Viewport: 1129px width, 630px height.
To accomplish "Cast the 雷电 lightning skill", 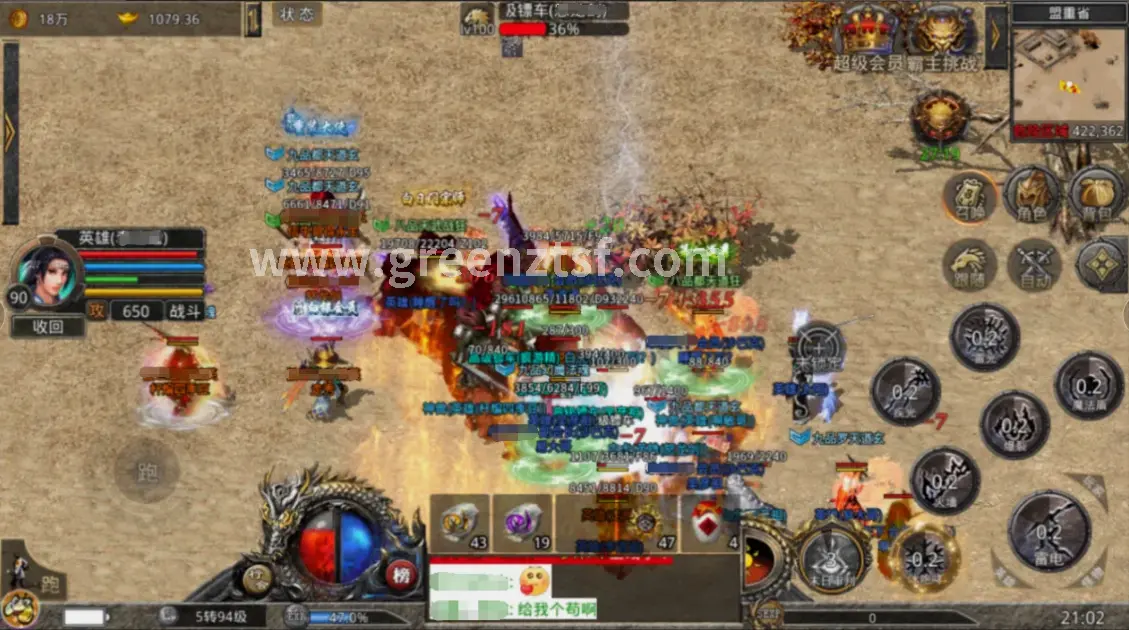I will click(x=1048, y=531).
